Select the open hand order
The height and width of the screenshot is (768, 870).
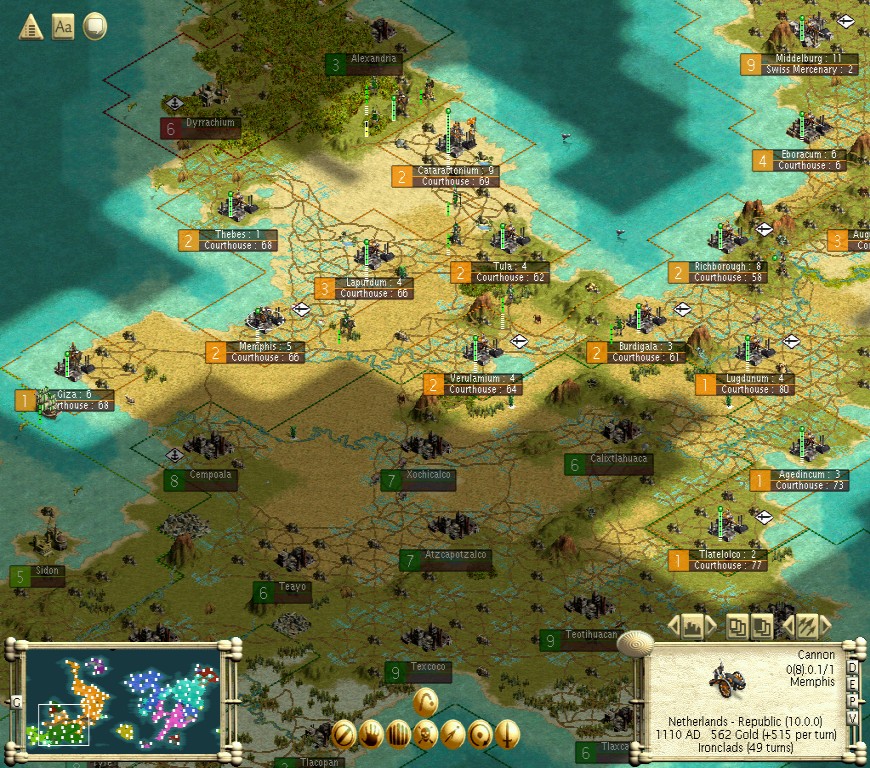click(372, 733)
